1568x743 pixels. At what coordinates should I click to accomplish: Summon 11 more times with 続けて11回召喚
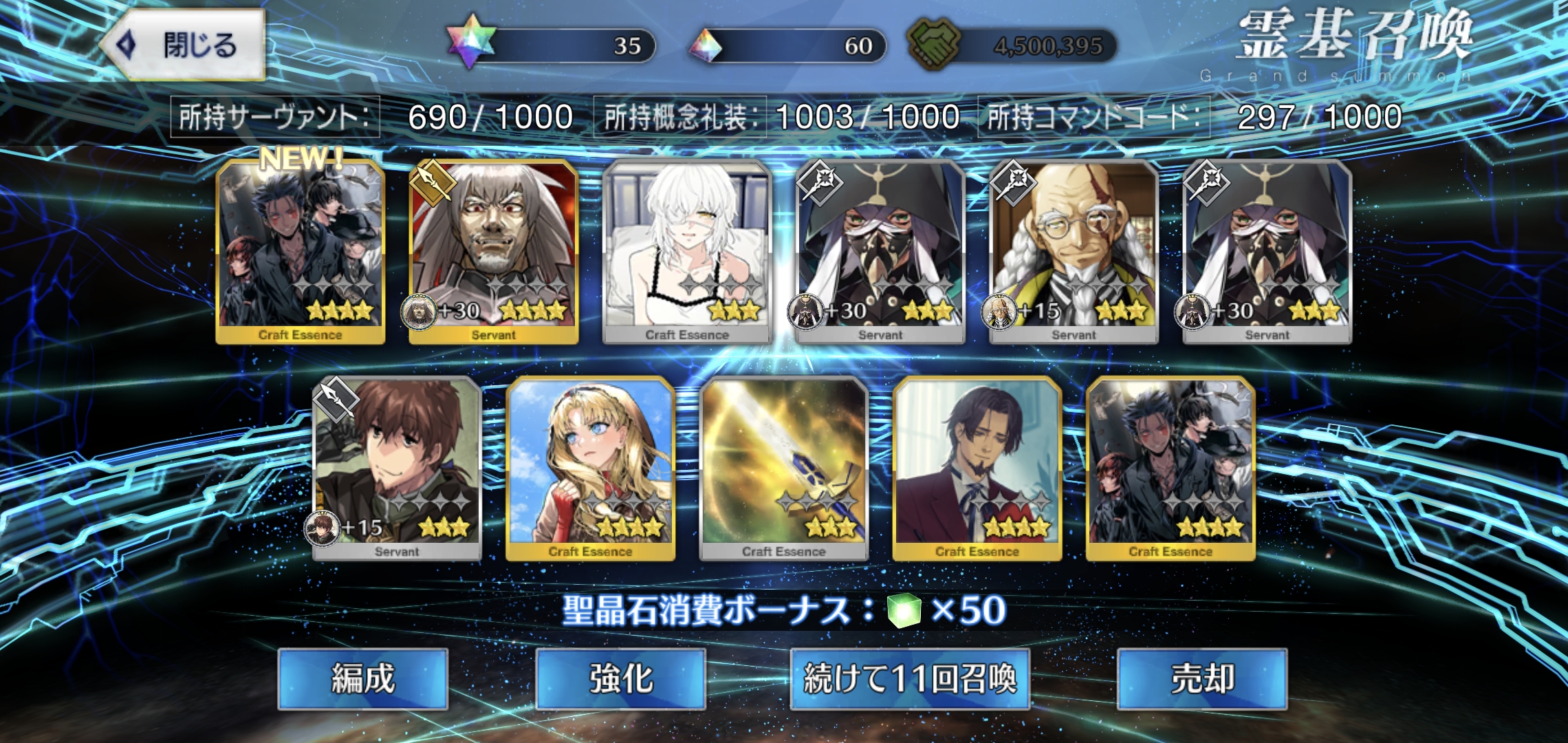tap(909, 679)
